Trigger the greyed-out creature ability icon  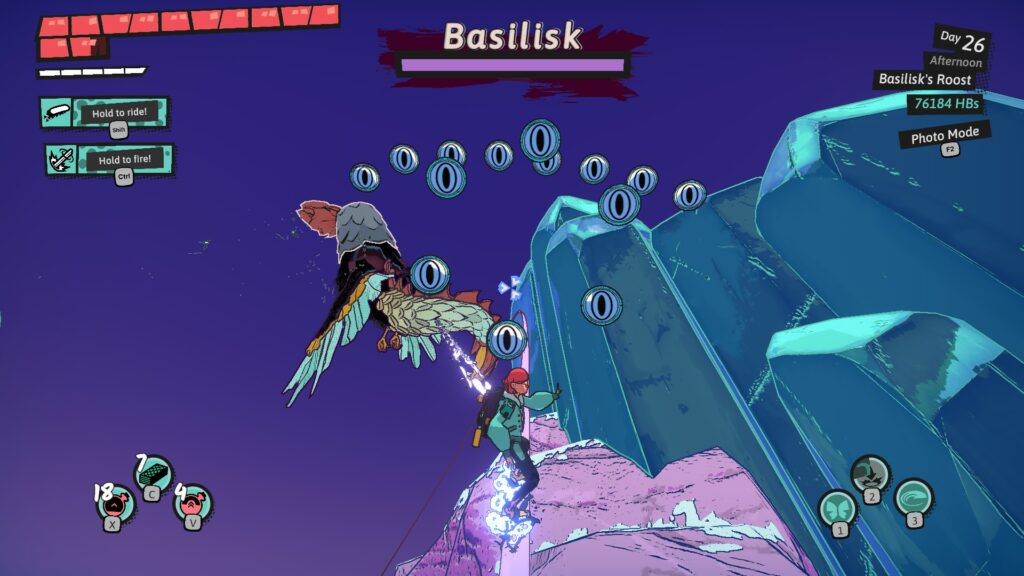pos(869,474)
